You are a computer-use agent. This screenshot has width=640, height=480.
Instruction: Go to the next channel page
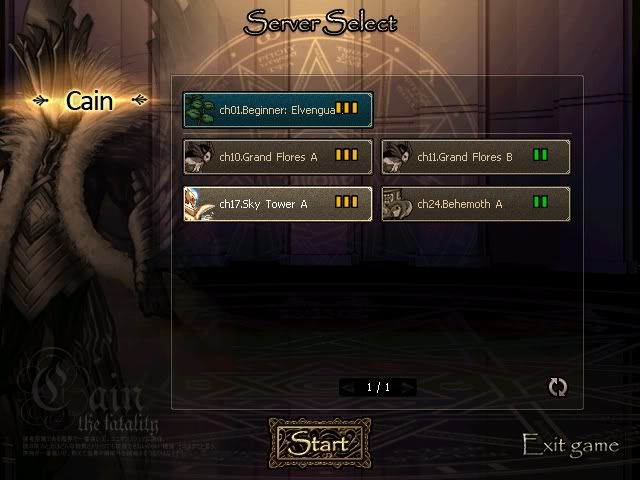[407, 387]
